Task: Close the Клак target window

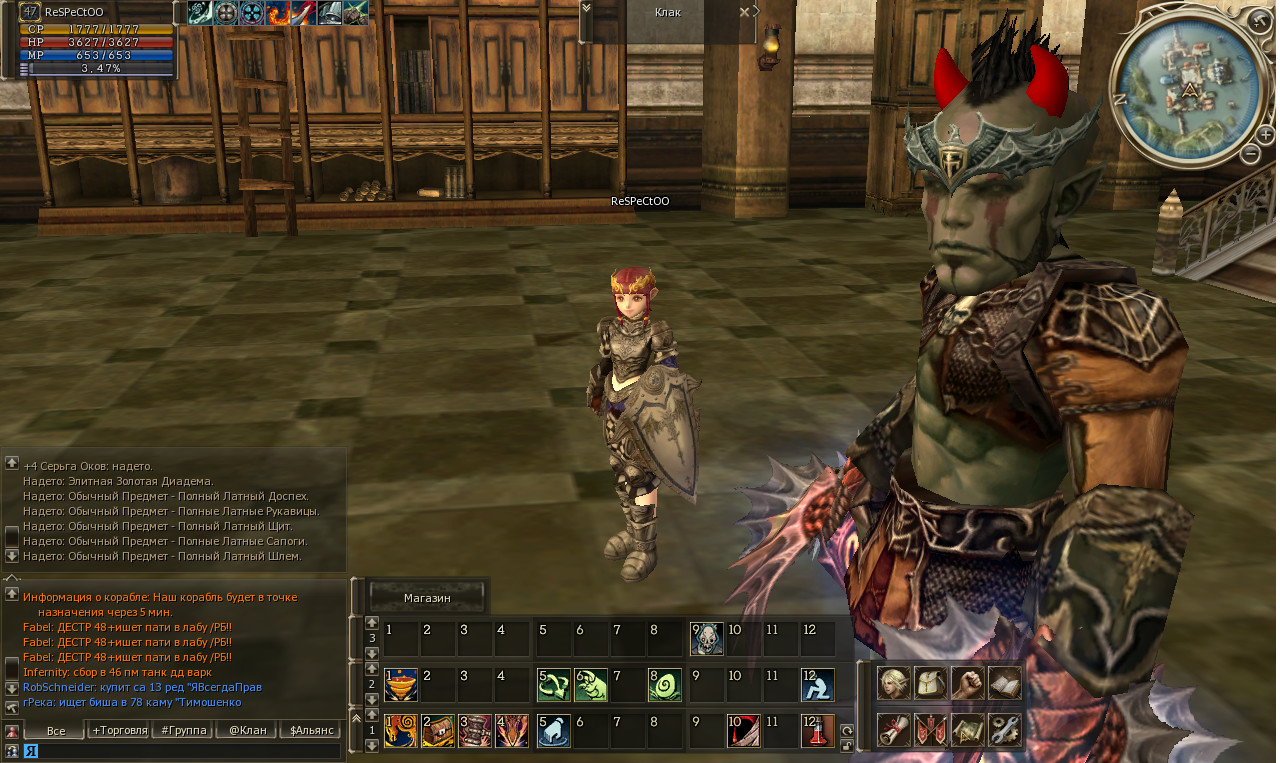Action: point(744,12)
